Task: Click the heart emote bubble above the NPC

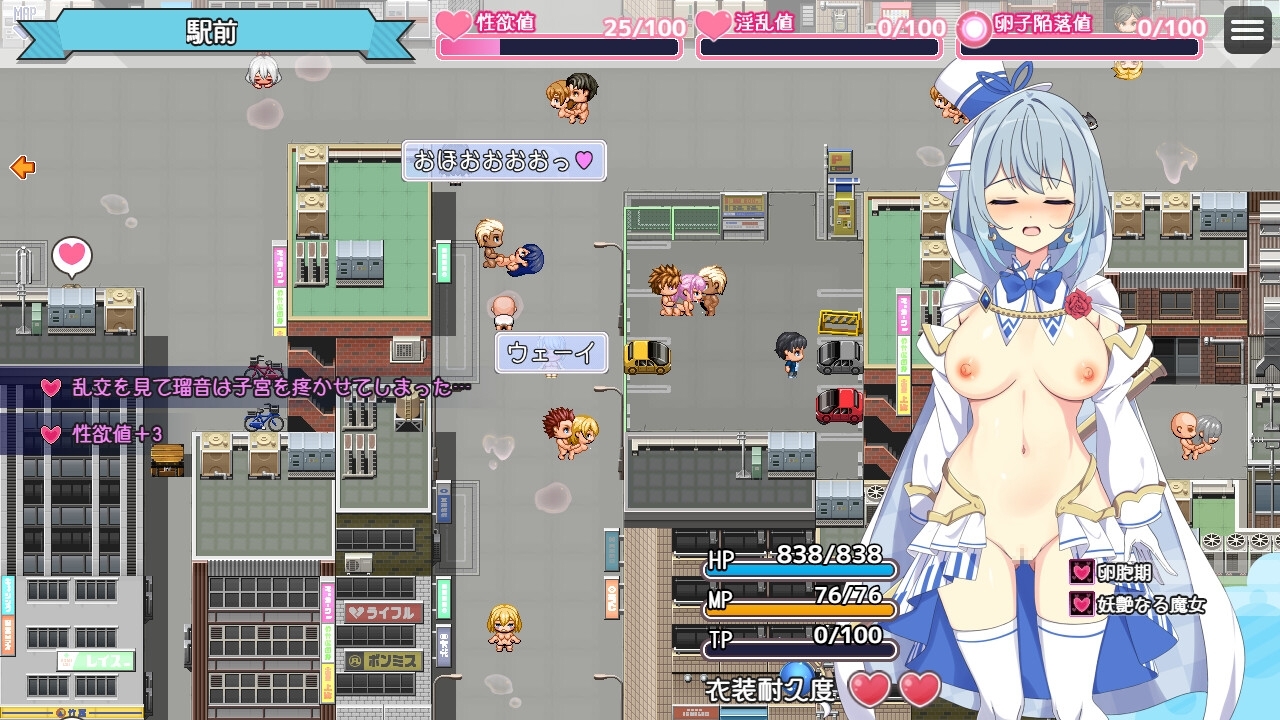Action: (69, 257)
